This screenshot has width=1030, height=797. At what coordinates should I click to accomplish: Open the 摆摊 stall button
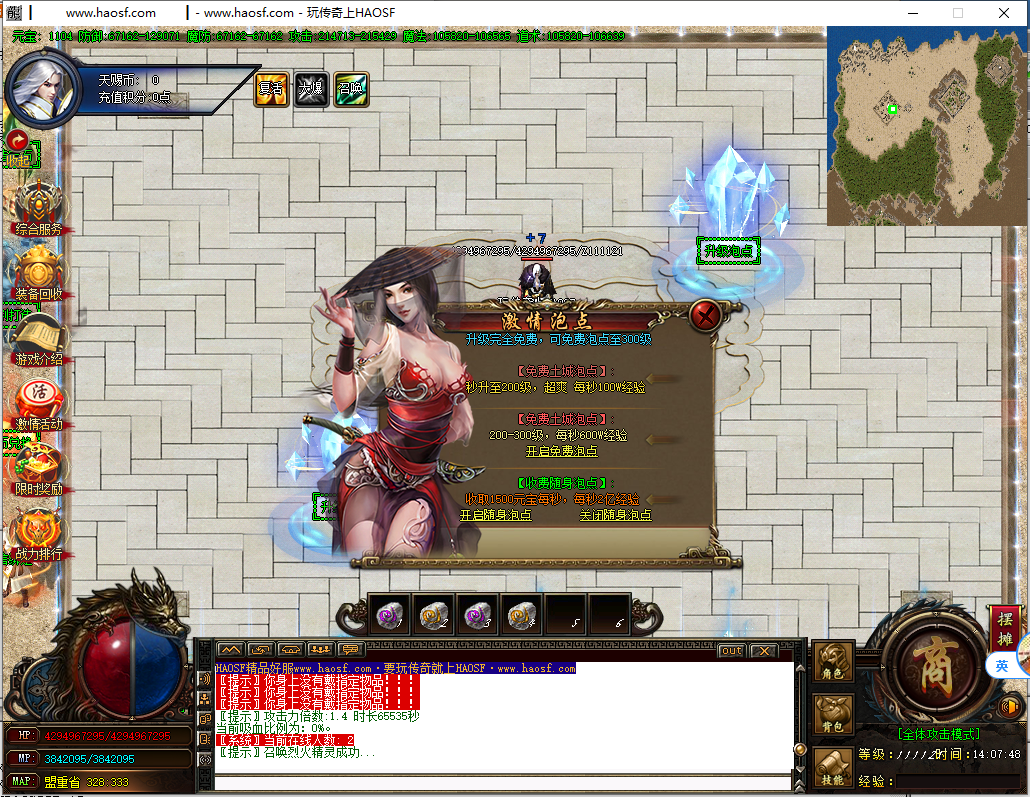(1005, 626)
